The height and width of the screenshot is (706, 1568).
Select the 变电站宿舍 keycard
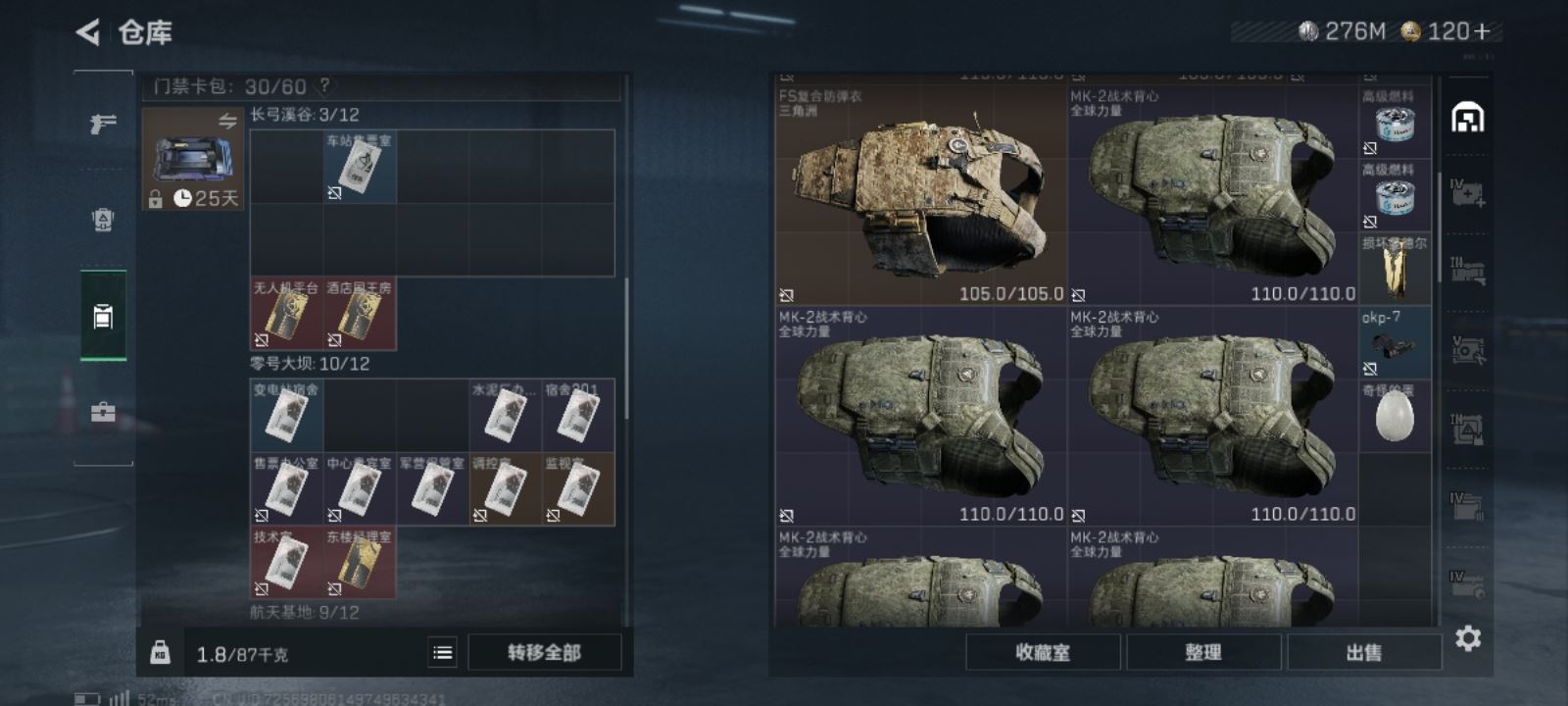[286, 416]
